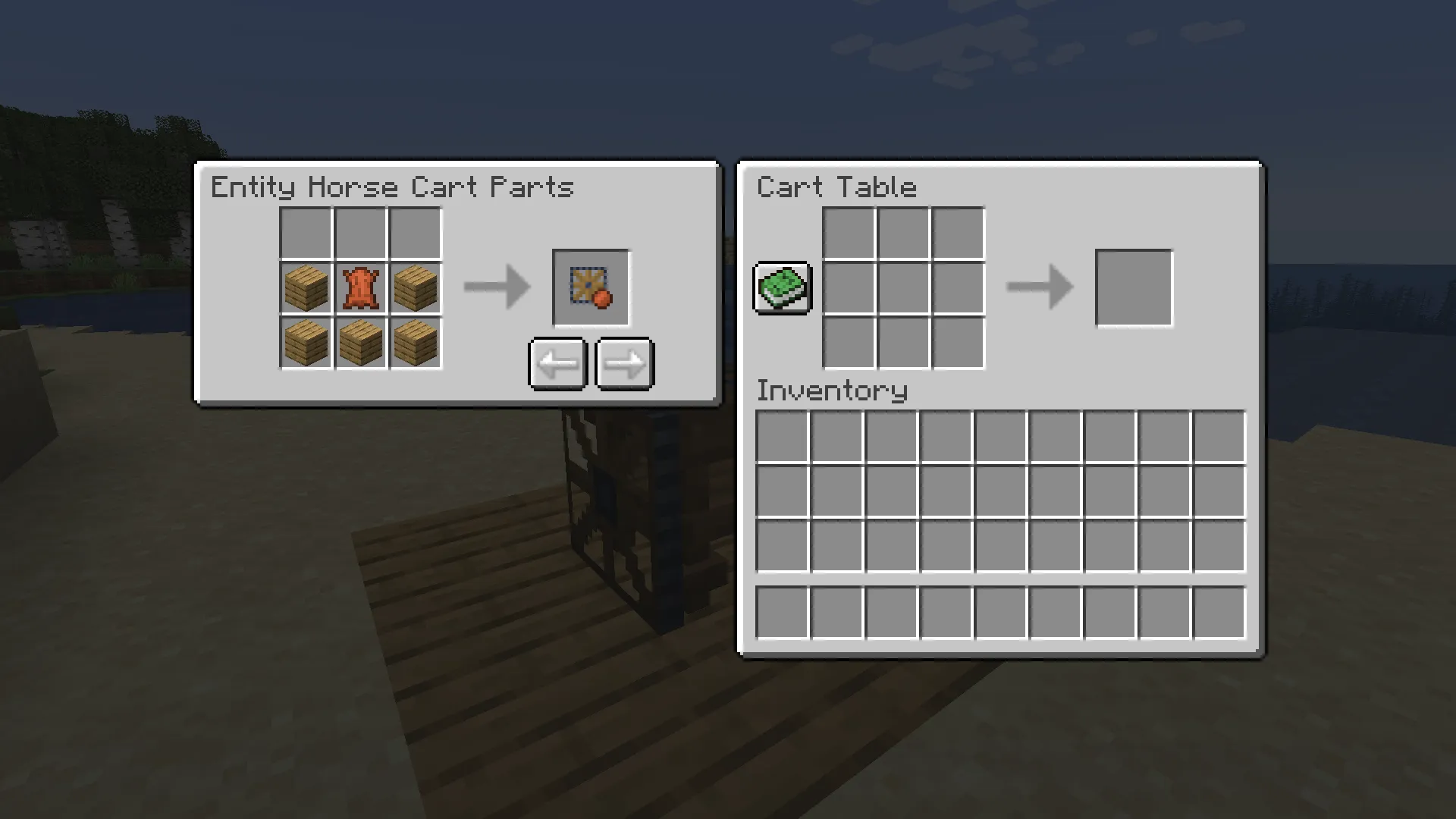This screenshot has height=819, width=1456.
Task: Click the bottom-middle crafting grid slot
Action: click(x=902, y=343)
